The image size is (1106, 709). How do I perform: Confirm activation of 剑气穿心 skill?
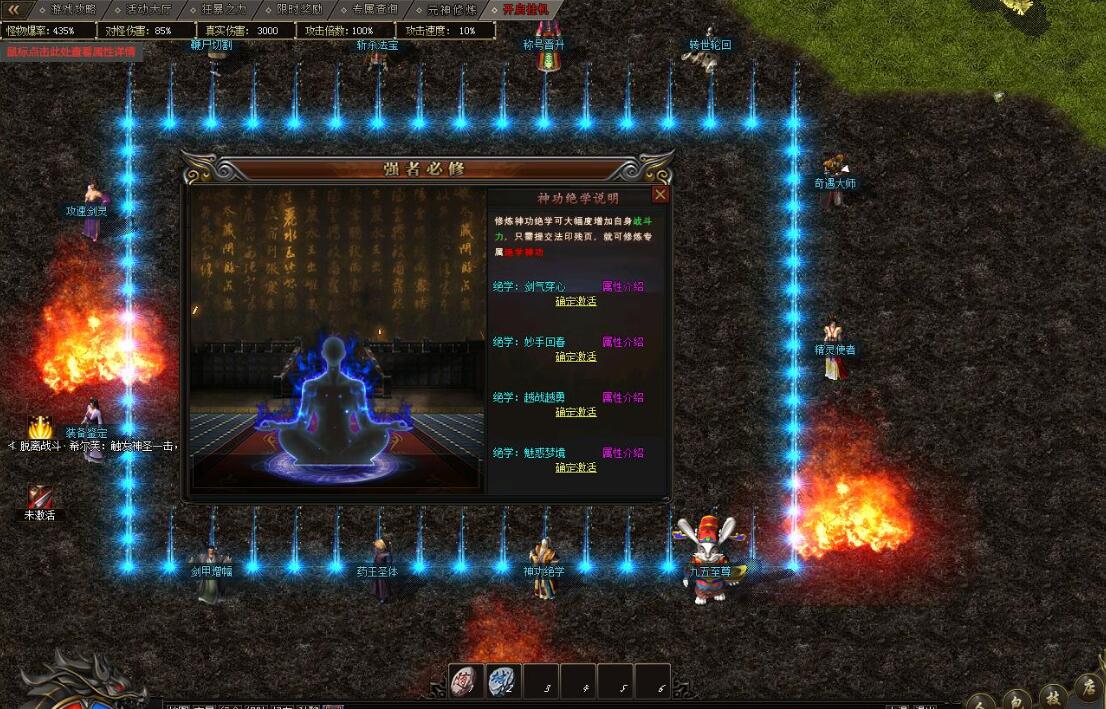(x=575, y=301)
